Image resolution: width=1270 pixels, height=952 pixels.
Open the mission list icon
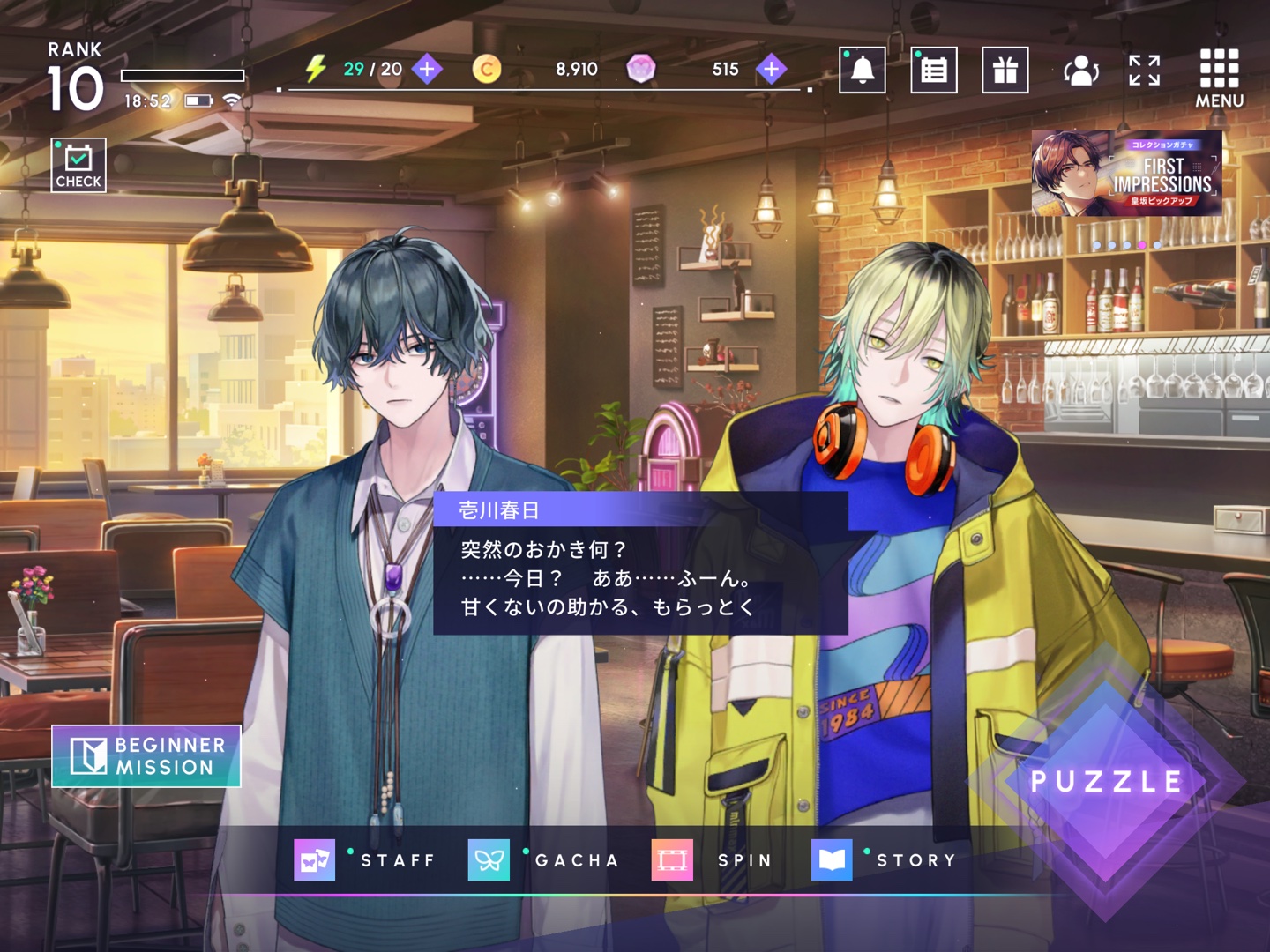(x=934, y=70)
